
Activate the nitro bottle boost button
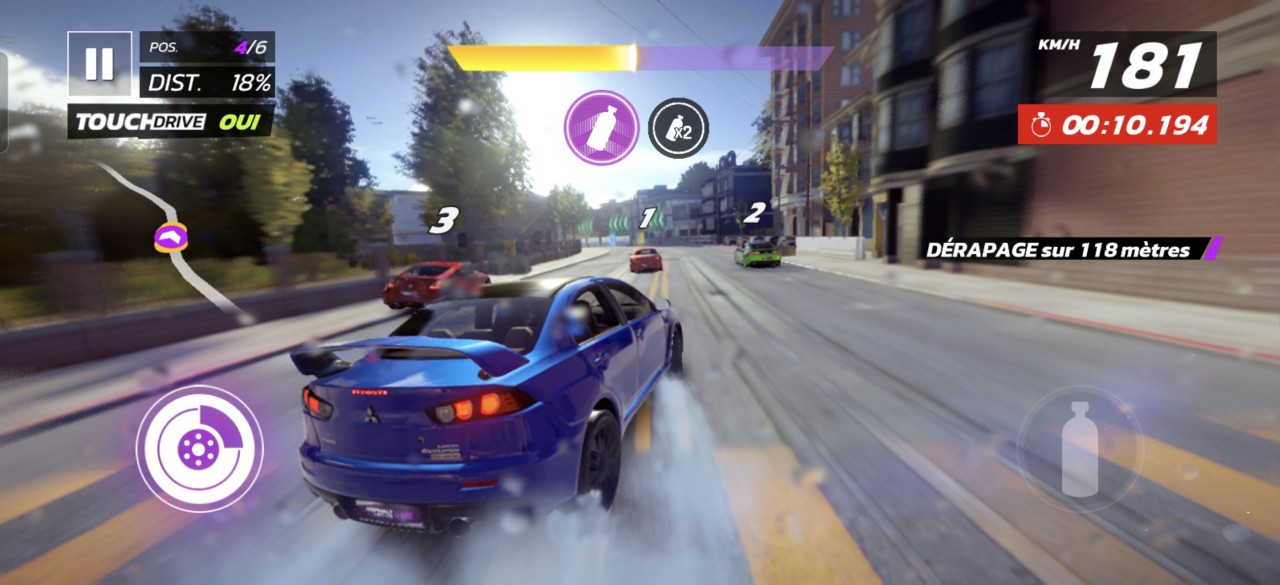click(x=1079, y=449)
